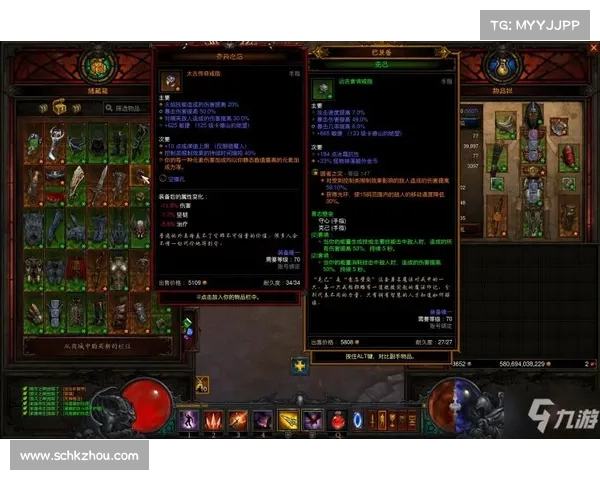
Task: Use the second action bar skill
Action: point(214,420)
